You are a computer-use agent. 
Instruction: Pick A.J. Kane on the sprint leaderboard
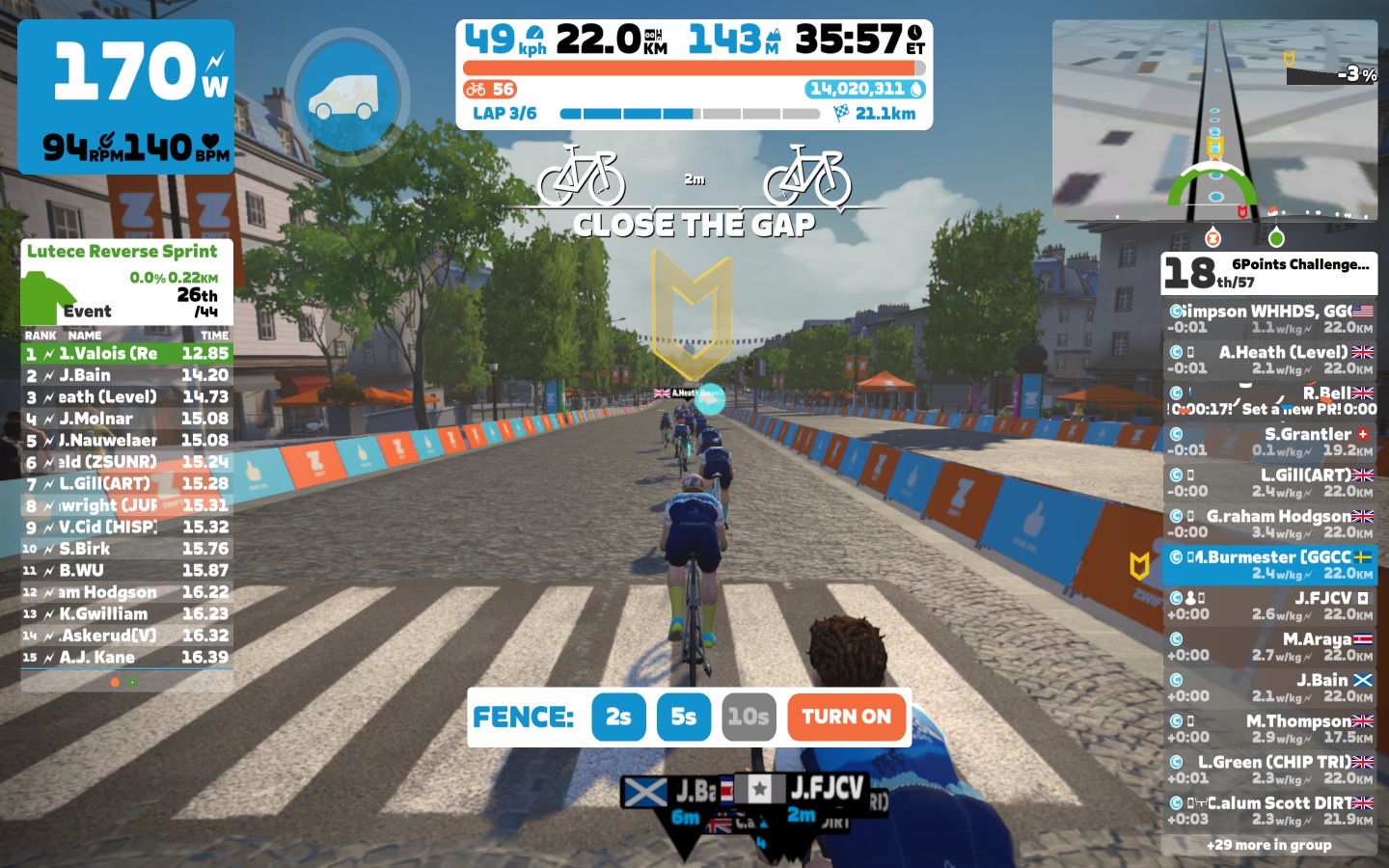pos(126,658)
